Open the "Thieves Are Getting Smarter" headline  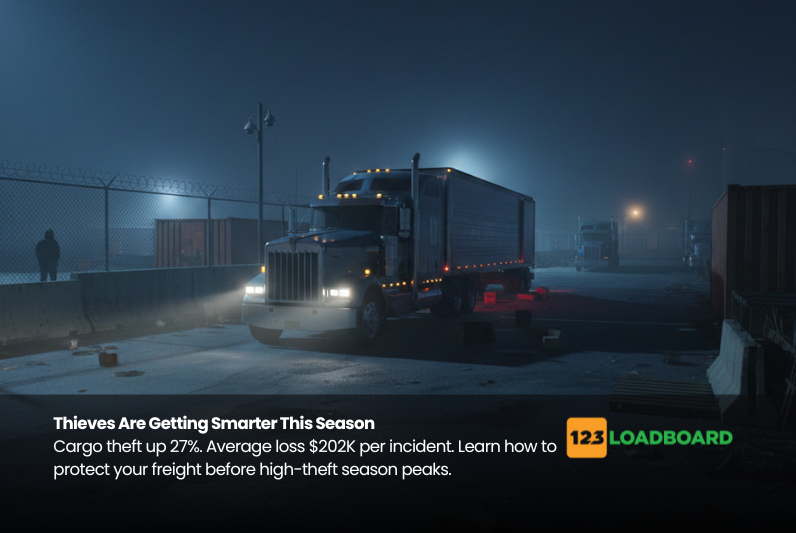click(214, 424)
